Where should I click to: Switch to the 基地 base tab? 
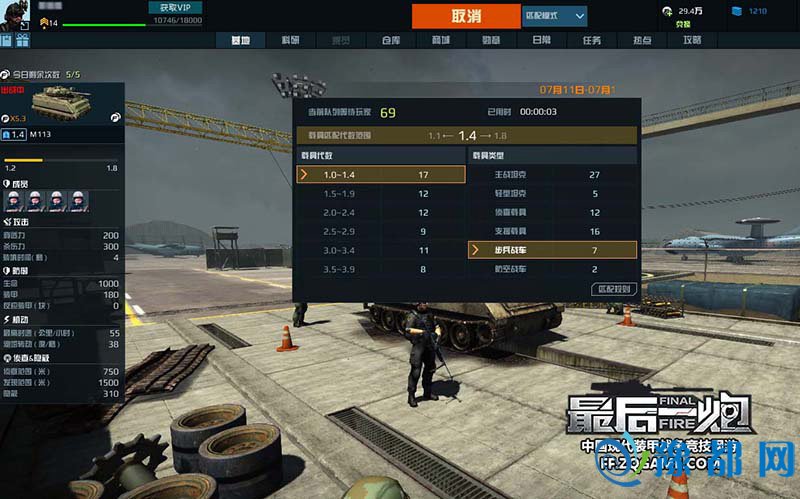point(240,40)
